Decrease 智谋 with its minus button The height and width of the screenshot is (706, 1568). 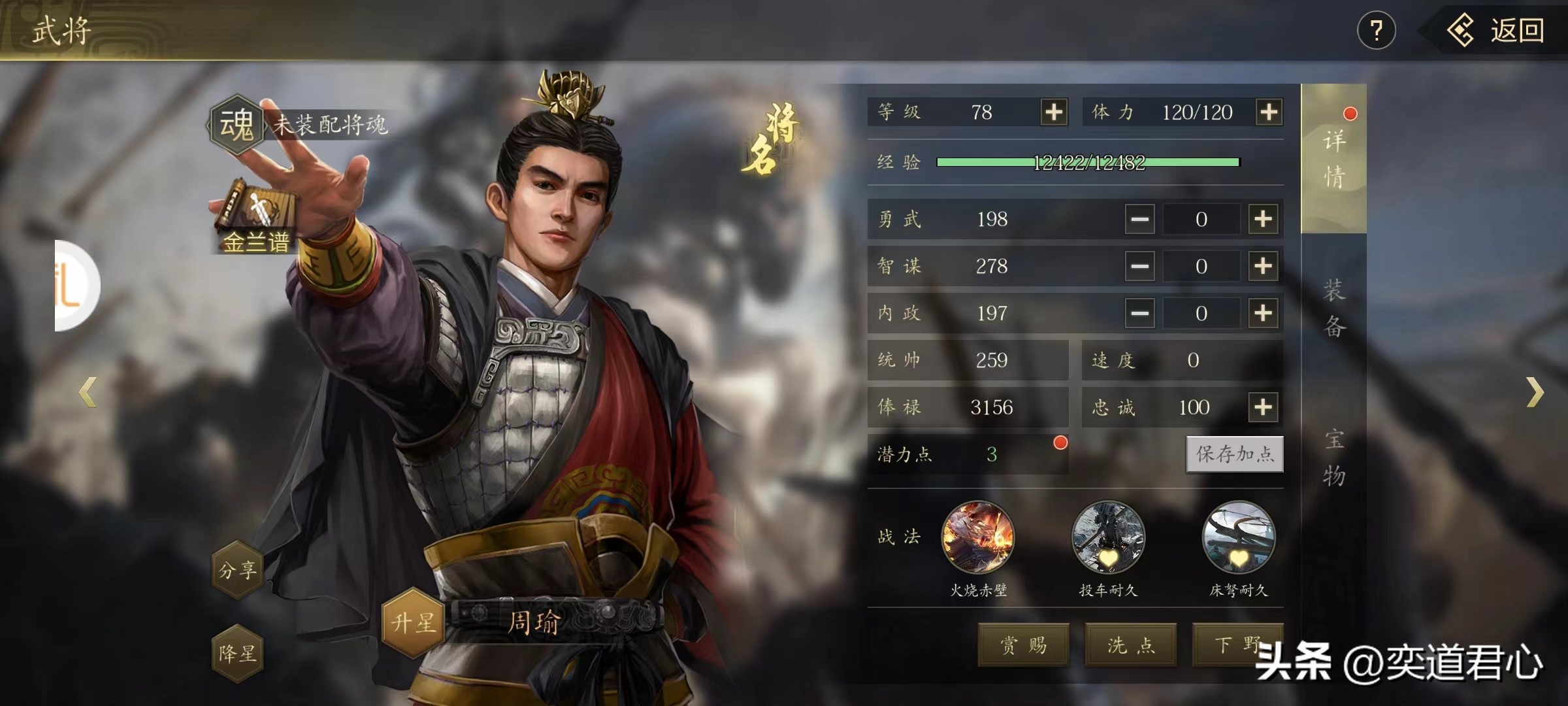pyautogui.click(x=1139, y=266)
